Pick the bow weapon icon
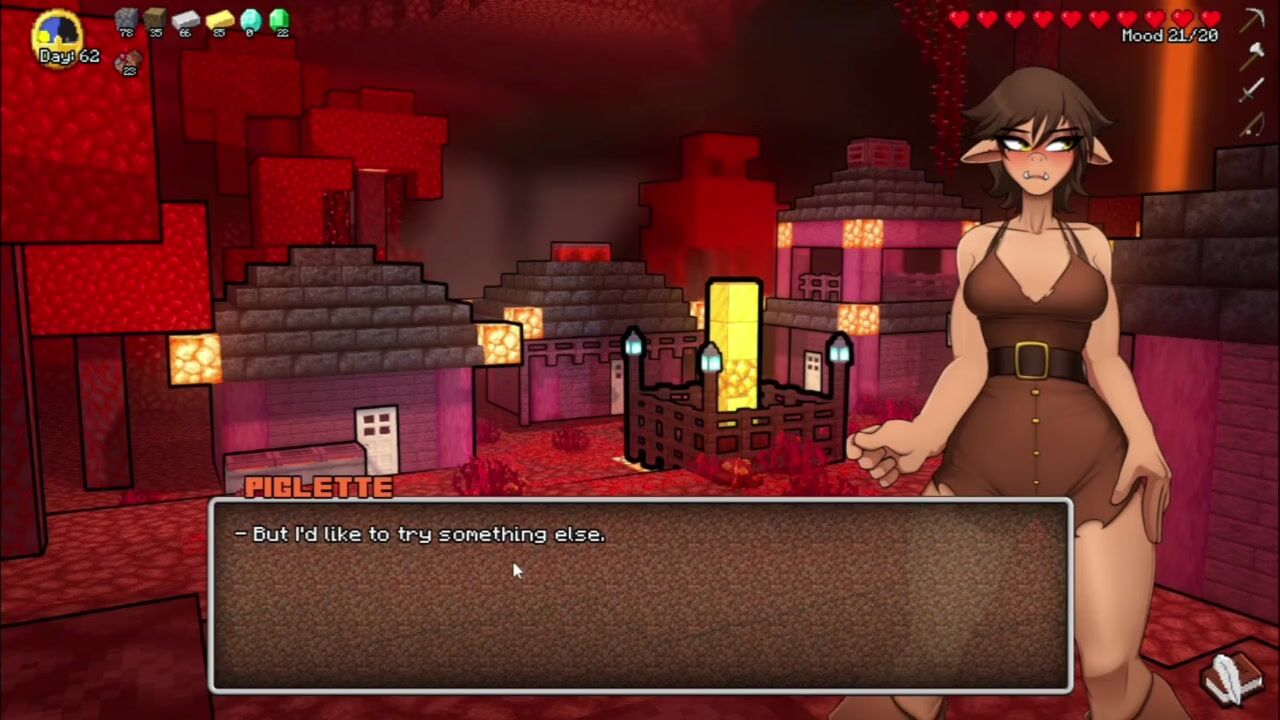 [1252, 124]
